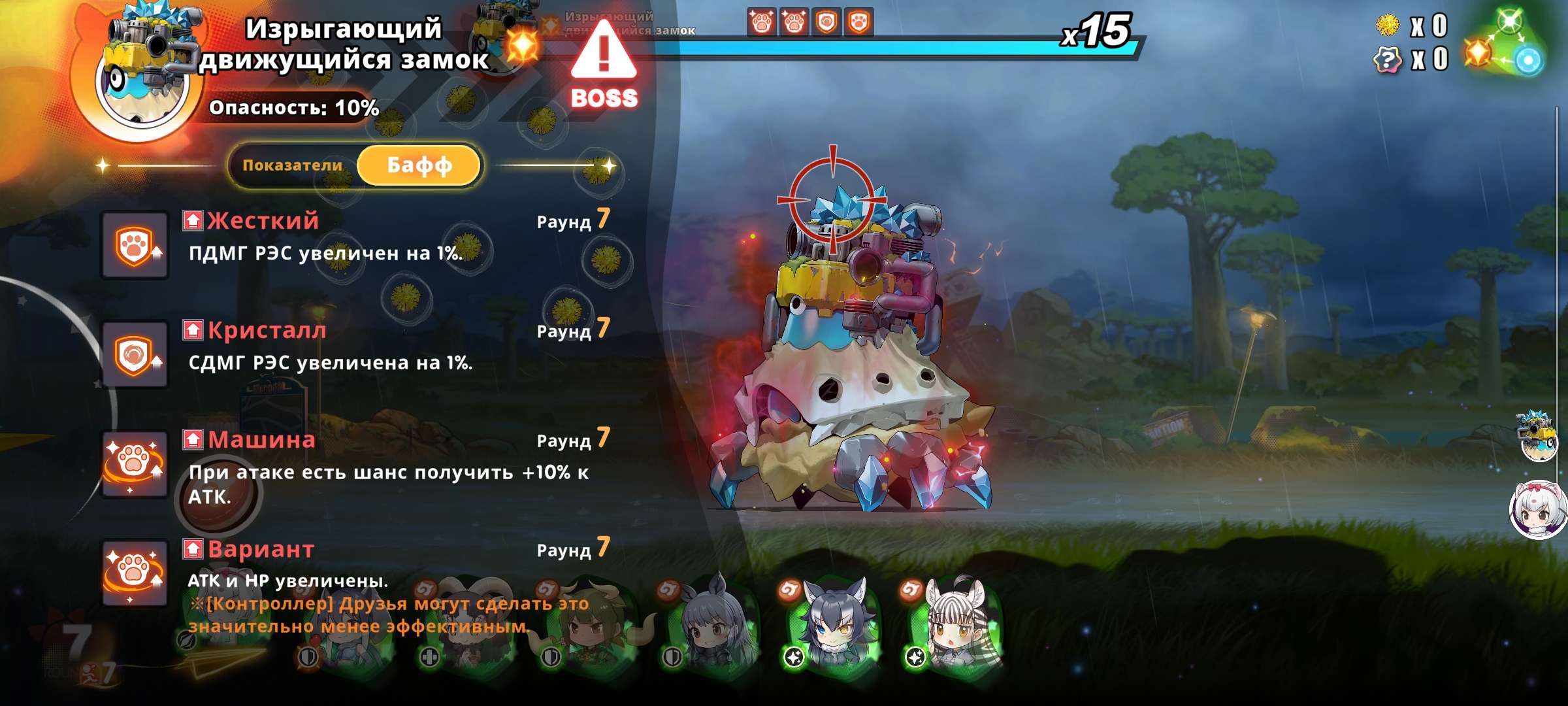Click the white-haired girl turn order portrait

coord(1538,510)
